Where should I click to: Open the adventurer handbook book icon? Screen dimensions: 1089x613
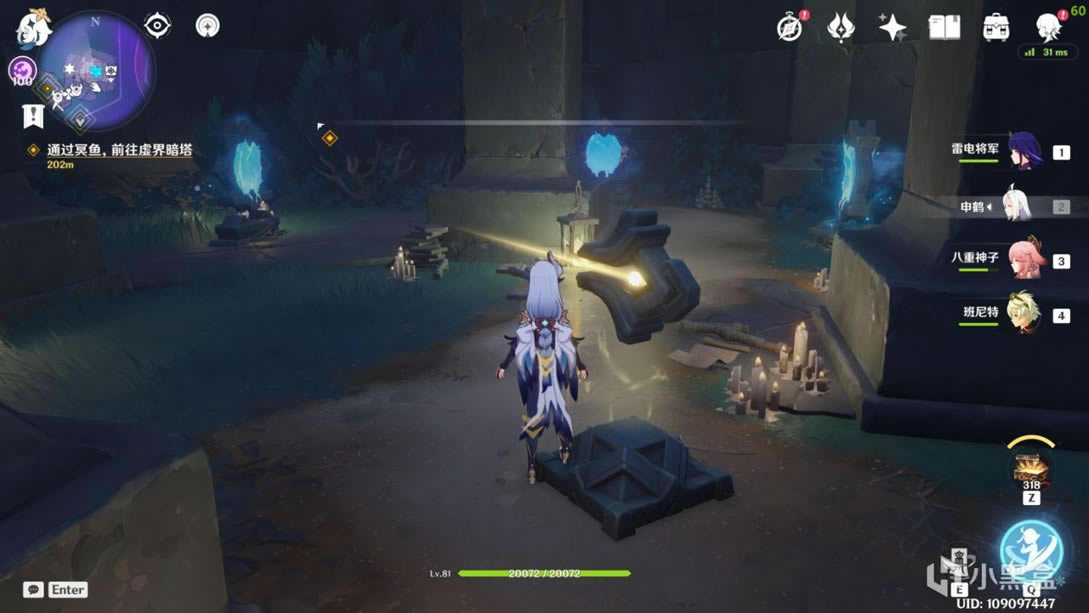[x=944, y=27]
